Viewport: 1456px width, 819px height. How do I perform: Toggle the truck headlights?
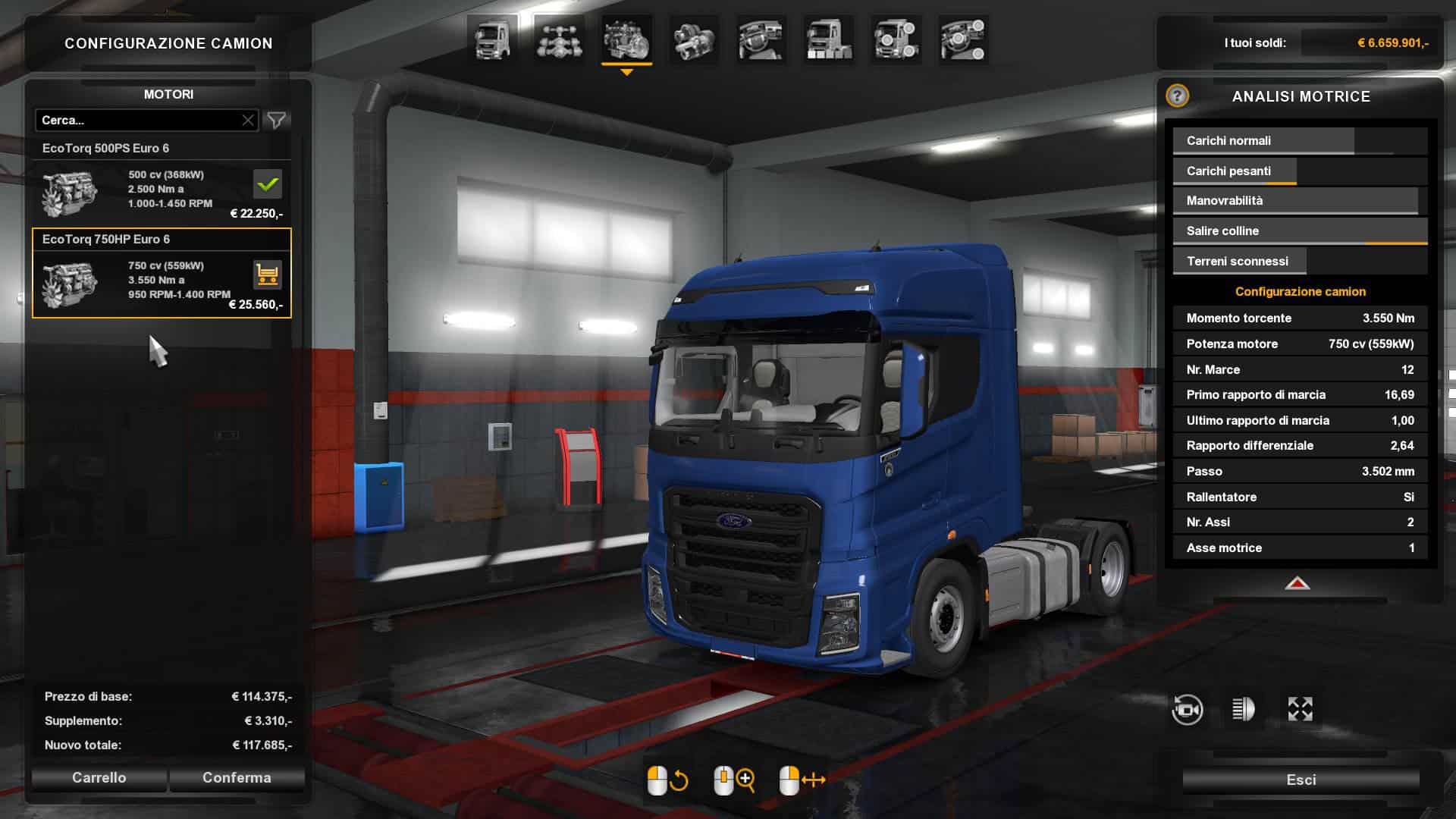coord(1243,710)
